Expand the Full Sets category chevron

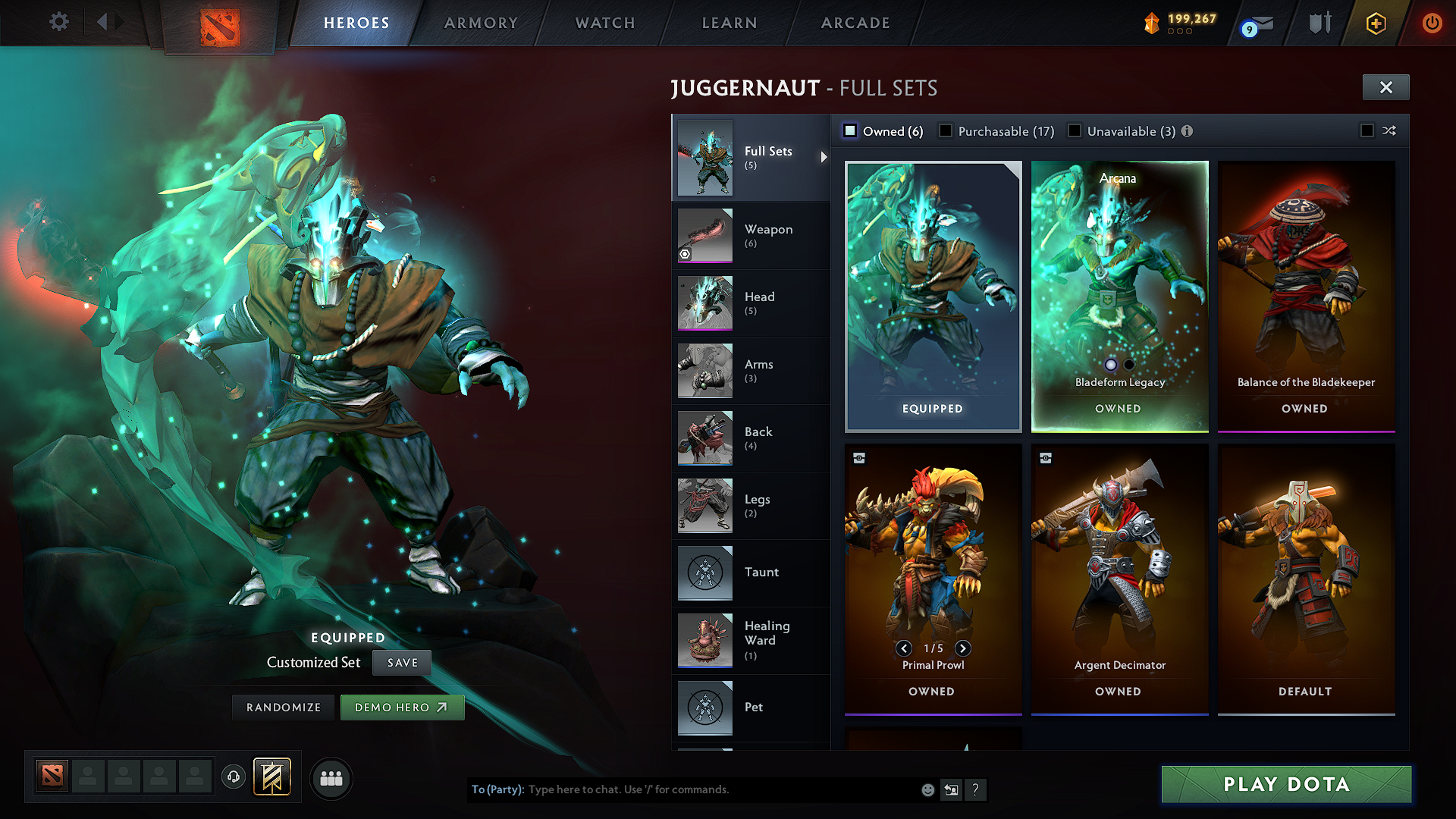tap(824, 158)
